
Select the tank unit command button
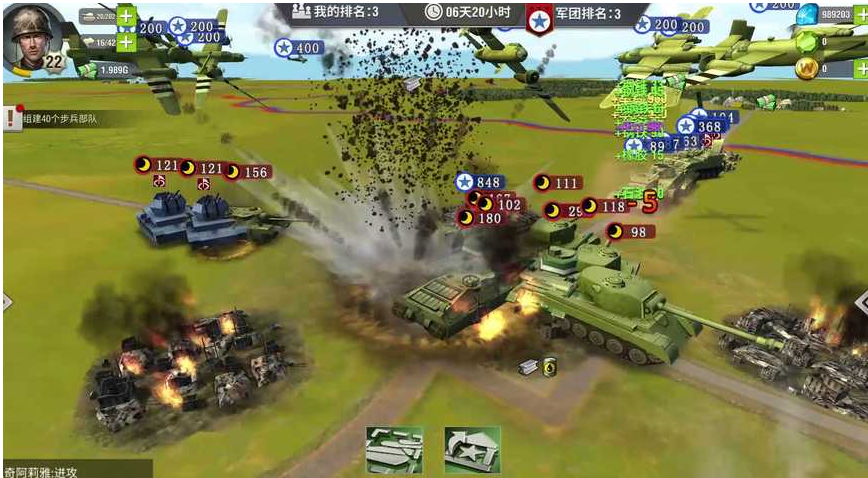click(393, 449)
